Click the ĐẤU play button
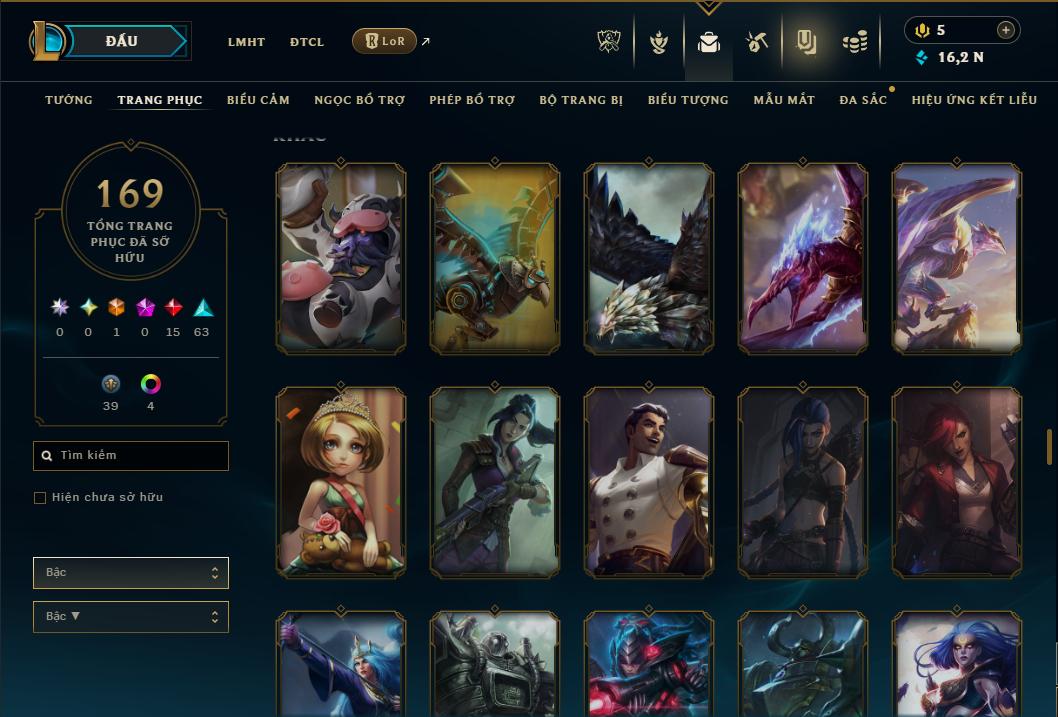The width and height of the screenshot is (1058, 717). click(120, 41)
